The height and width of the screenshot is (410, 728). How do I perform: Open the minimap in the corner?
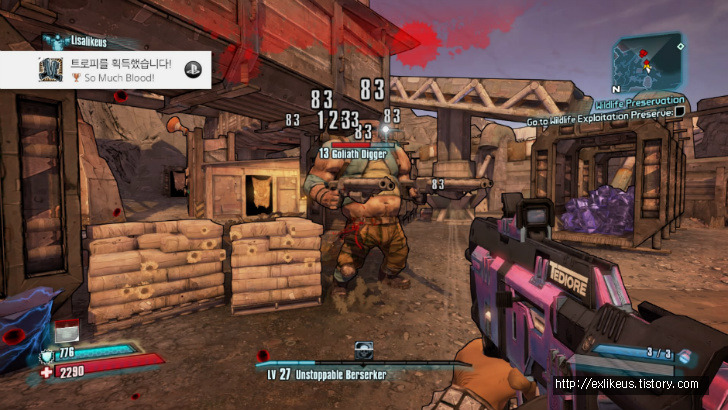pos(649,60)
